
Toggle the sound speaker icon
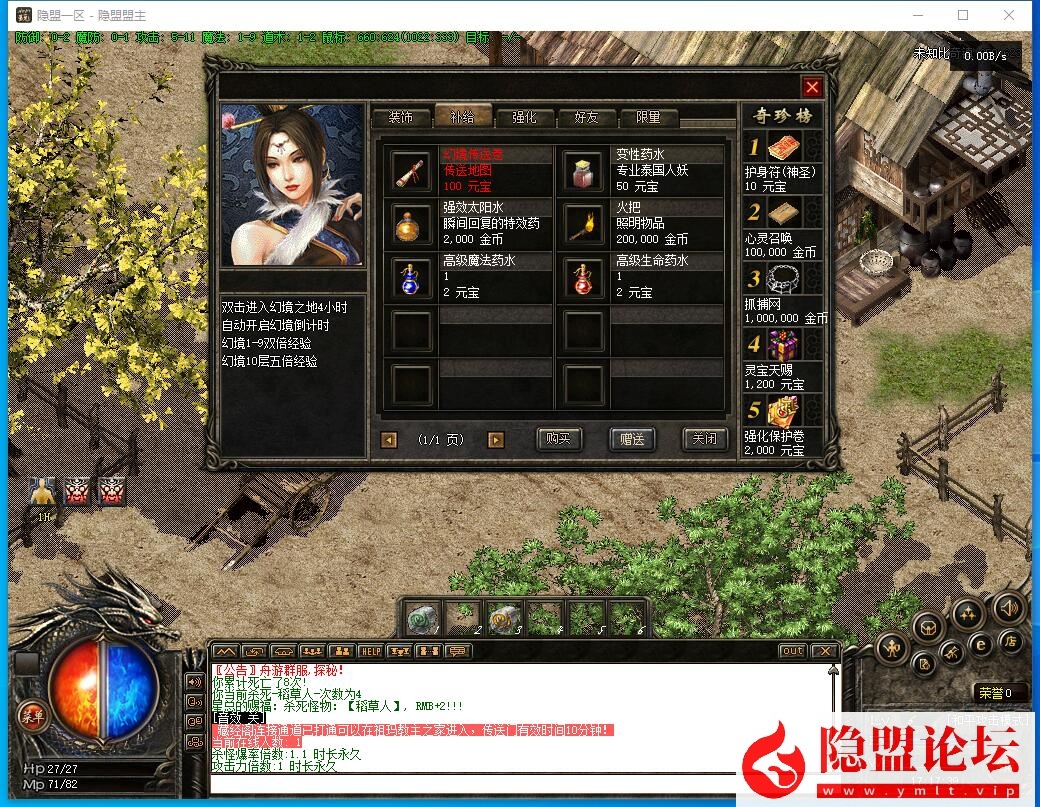1007,606
